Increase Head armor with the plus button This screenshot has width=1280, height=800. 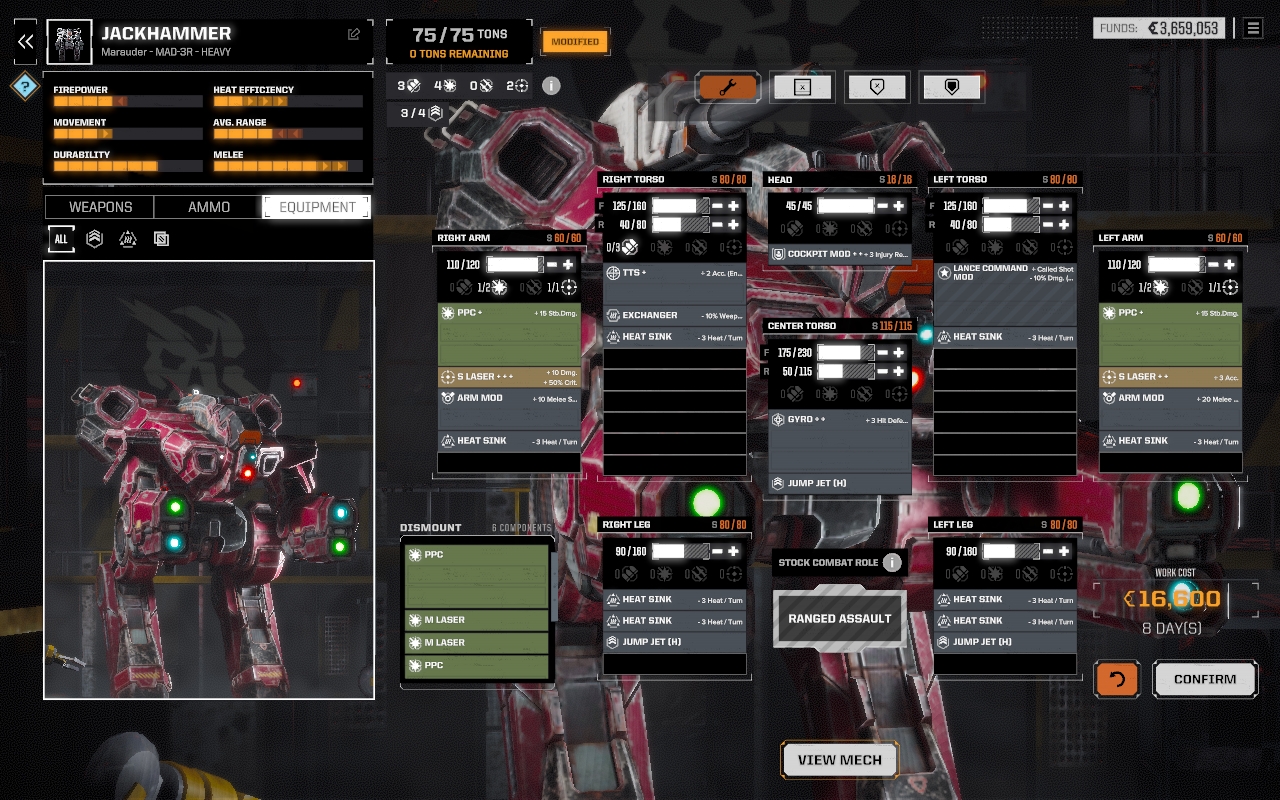point(898,206)
